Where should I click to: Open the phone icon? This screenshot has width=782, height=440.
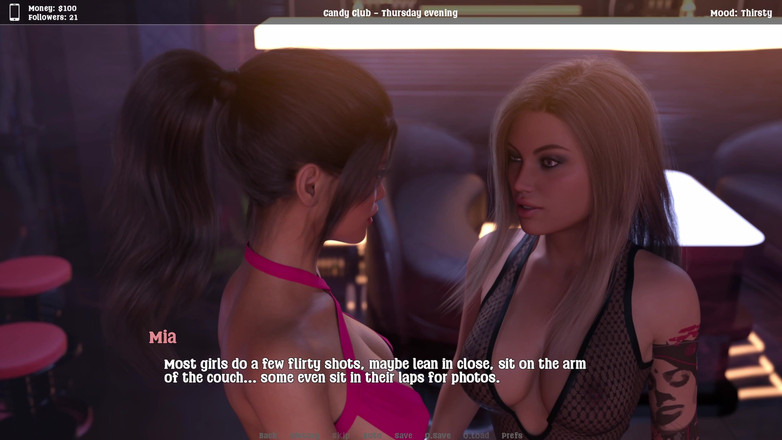14,12
